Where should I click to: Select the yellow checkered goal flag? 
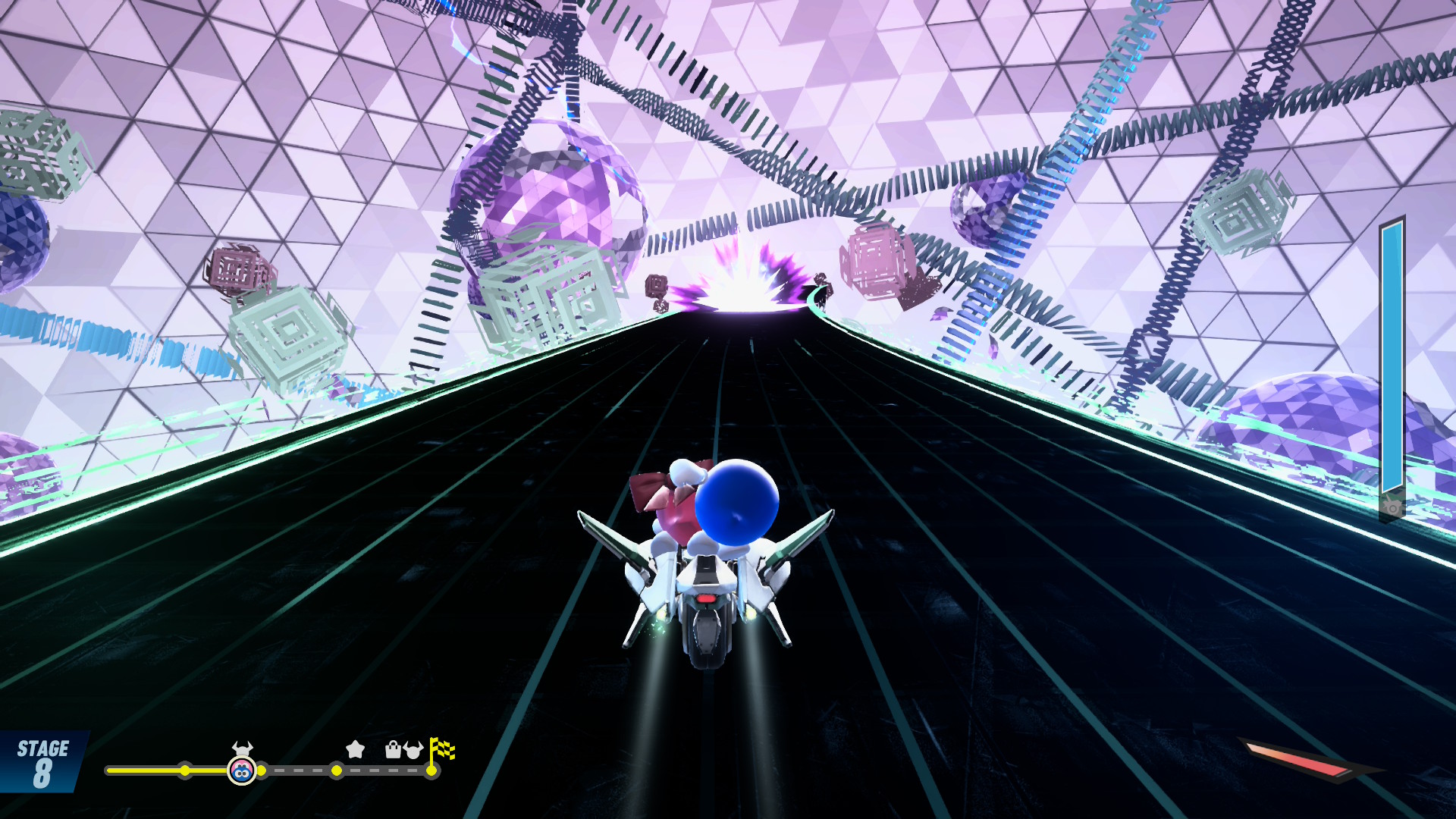coord(441,749)
